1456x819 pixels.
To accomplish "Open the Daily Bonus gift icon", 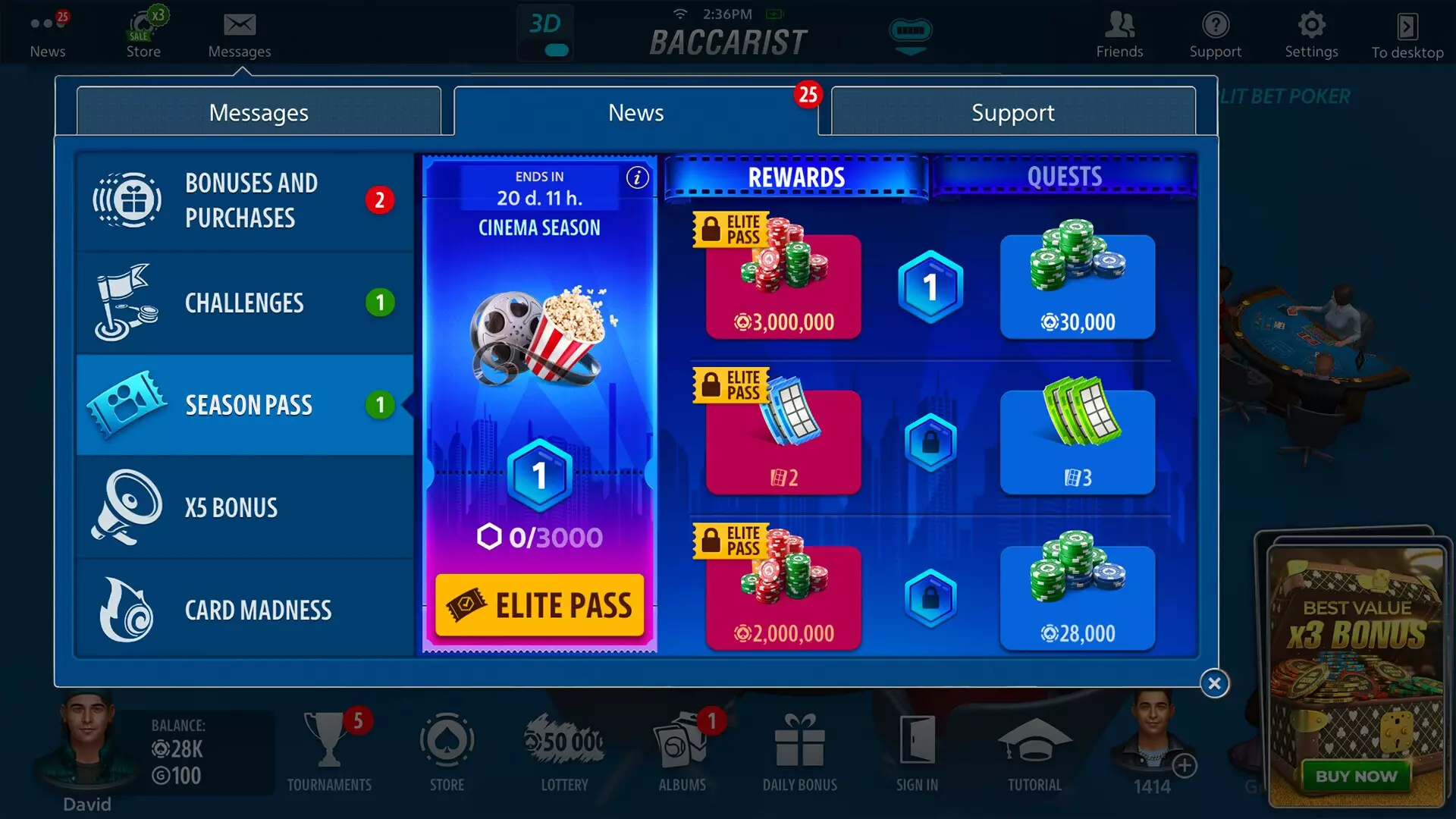I will click(x=799, y=739).
